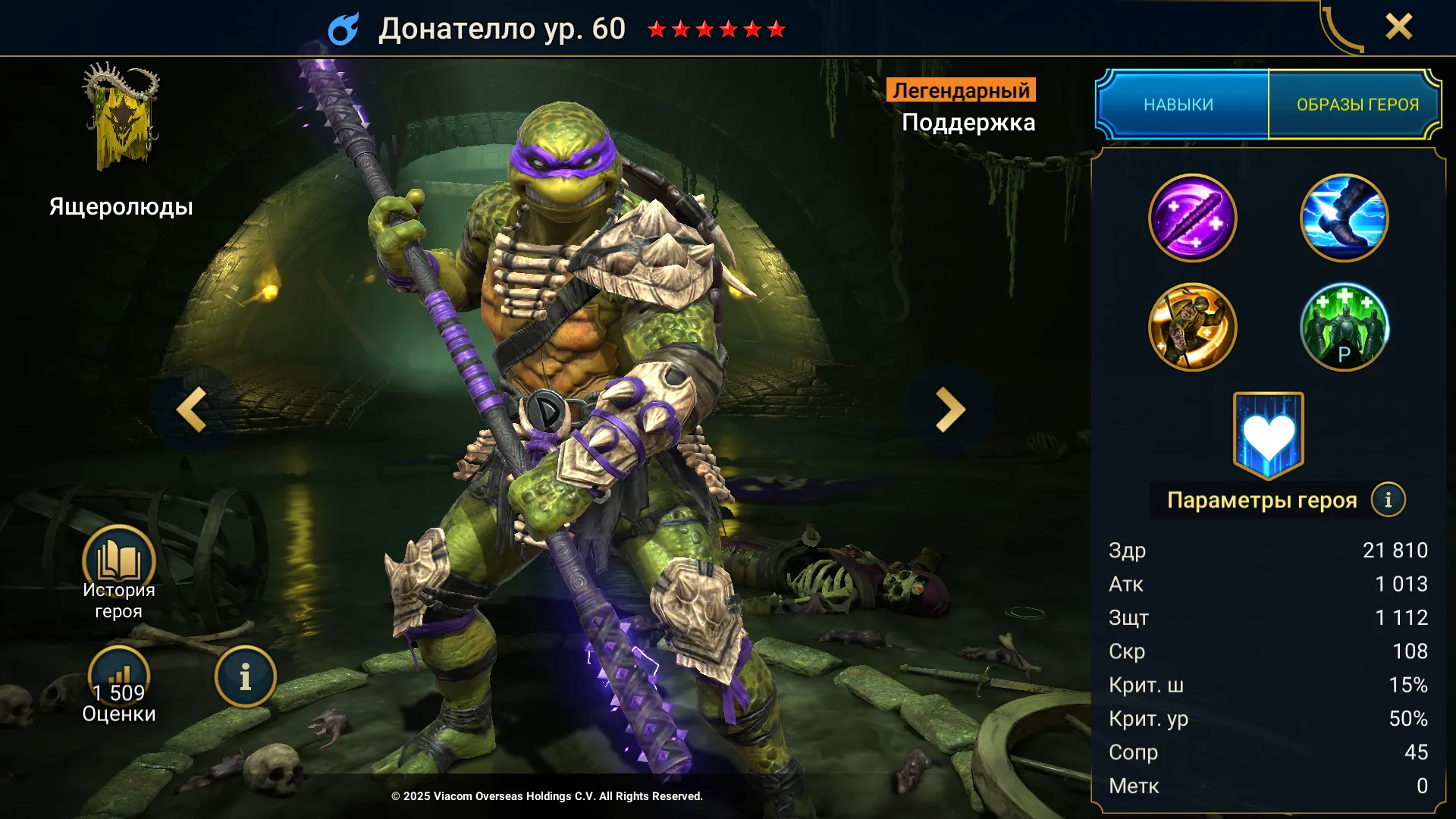Open the round info button beside Оценки
Screen dimensions: 1456x819
[245, 677]
